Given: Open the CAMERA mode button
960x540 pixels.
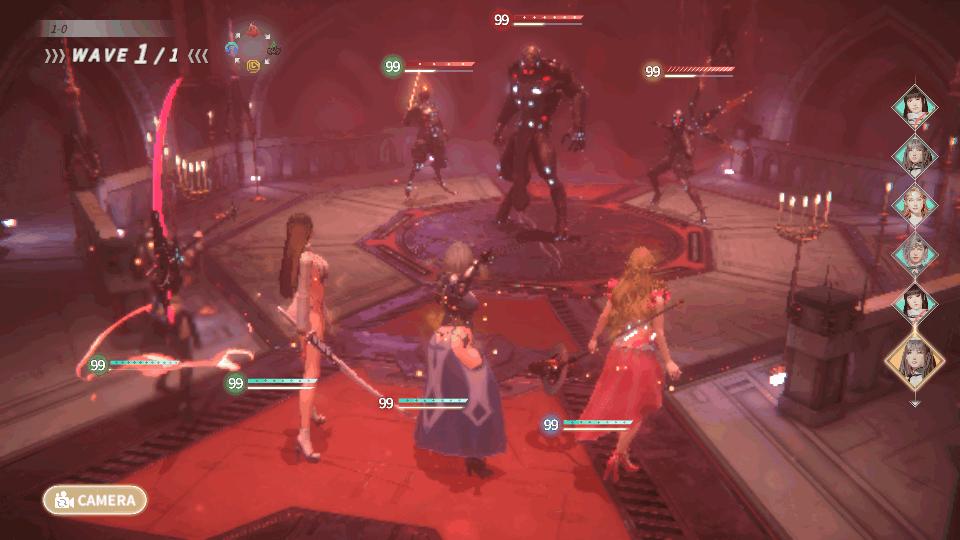Looking at the screenshot, I should [95, 500].
